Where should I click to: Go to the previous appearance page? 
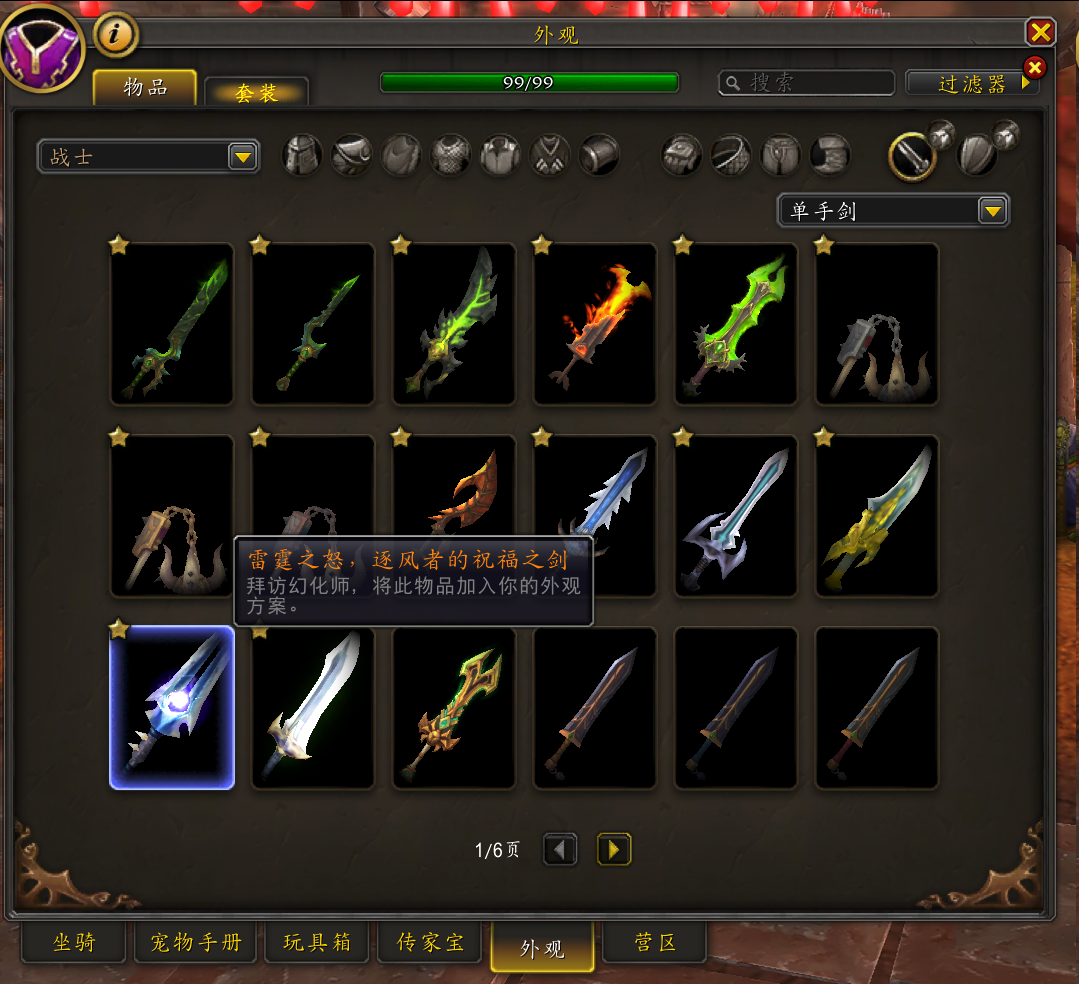[560, 850]
